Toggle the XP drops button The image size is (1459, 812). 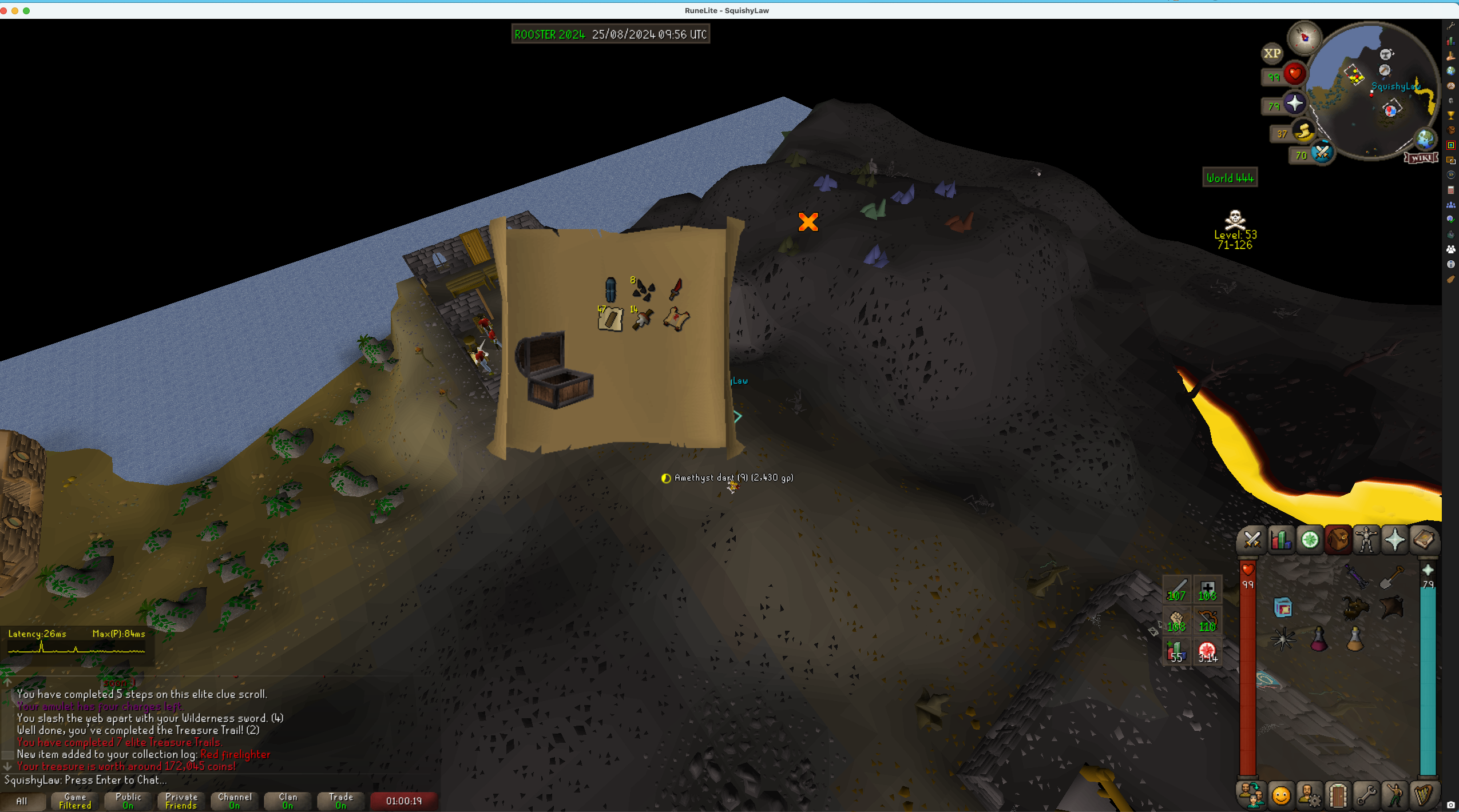[x=1272, y=53]
